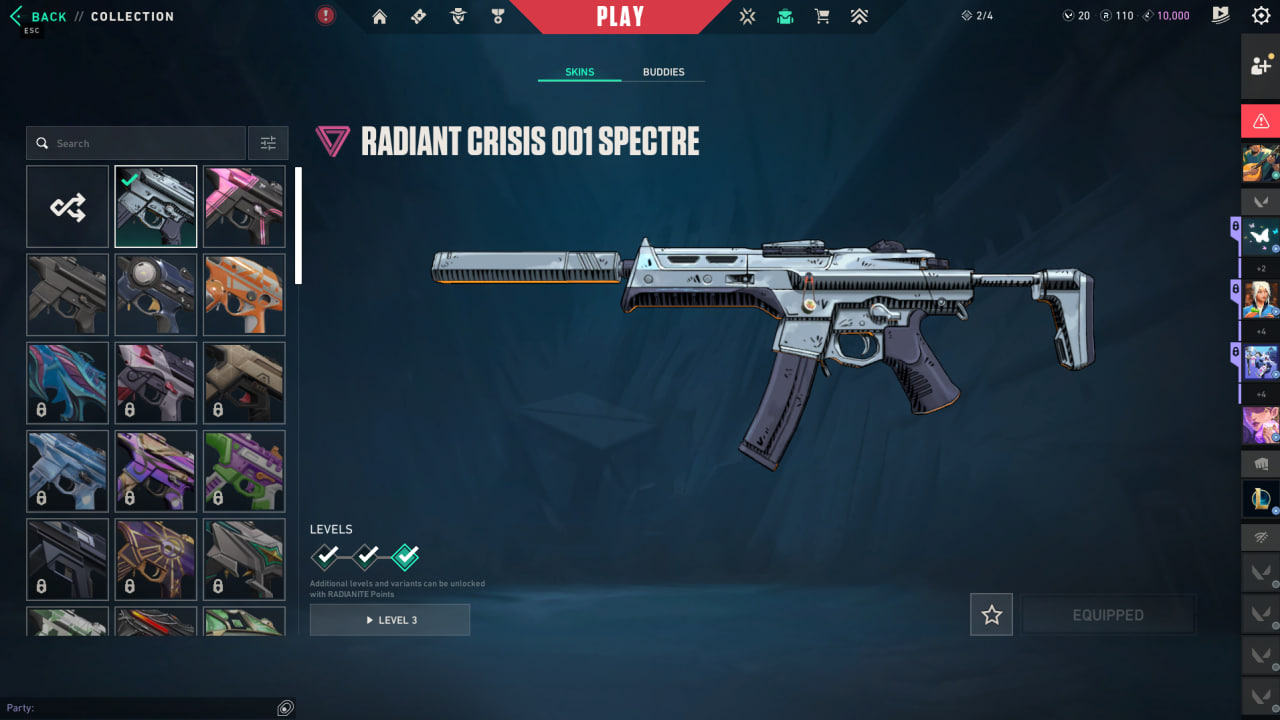Select the Skins tab
Viewport: 1280px width, 720px height.
click(579, 72)
